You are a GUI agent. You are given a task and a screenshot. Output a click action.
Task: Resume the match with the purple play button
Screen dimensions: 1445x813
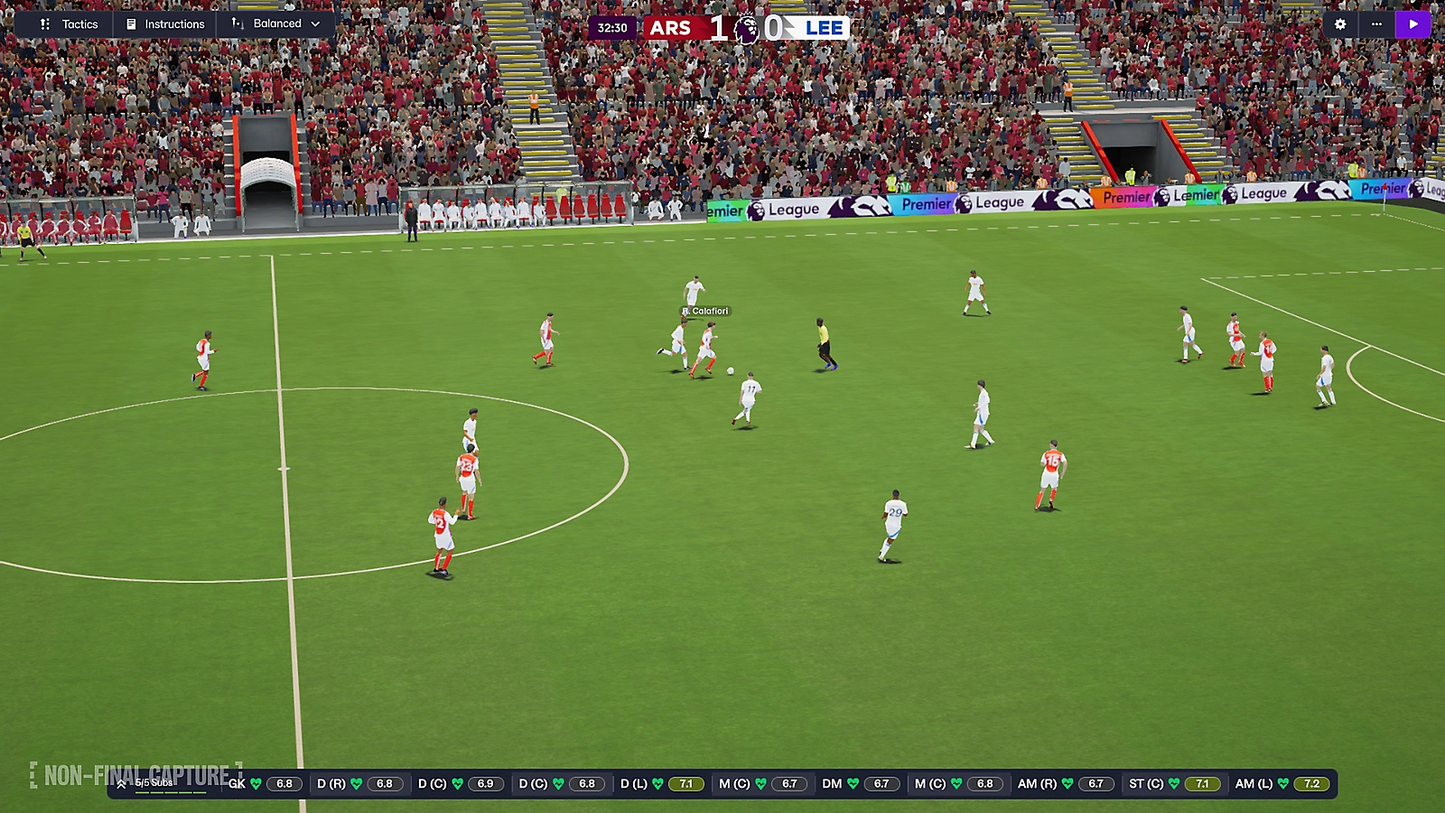click(x=1413, y=23)
